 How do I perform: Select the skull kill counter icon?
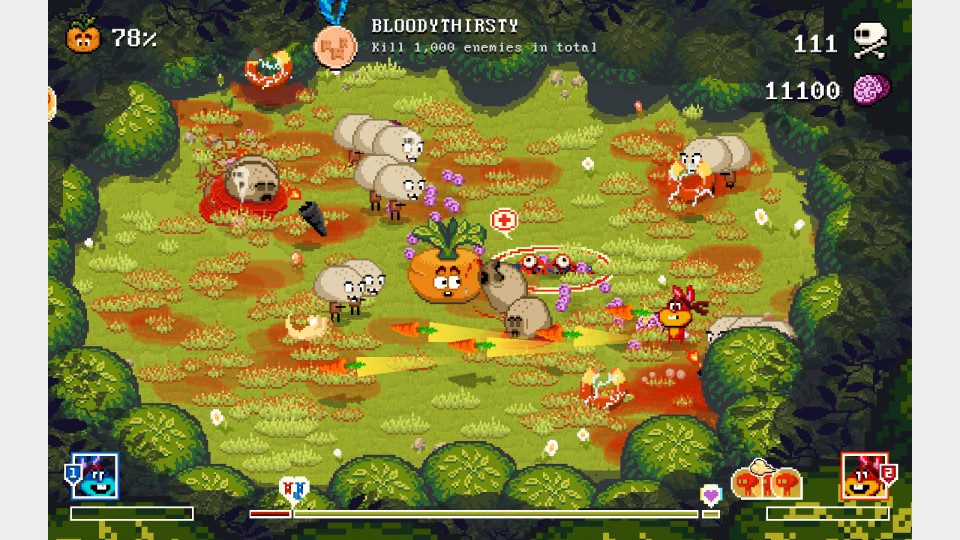[870, 41]
